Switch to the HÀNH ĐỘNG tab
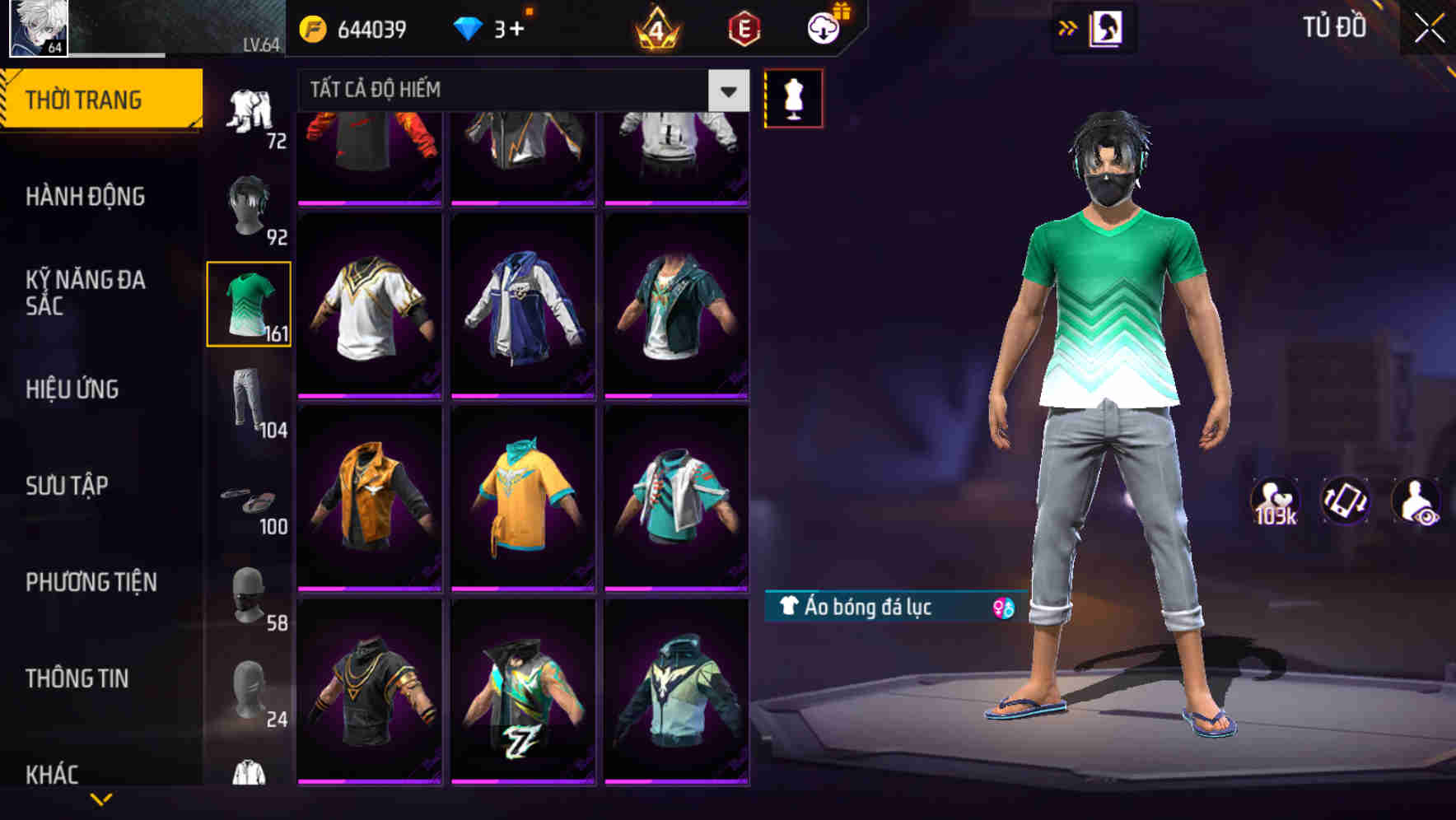The width and height of the screenshot is (1456, 820). point(85,197)
